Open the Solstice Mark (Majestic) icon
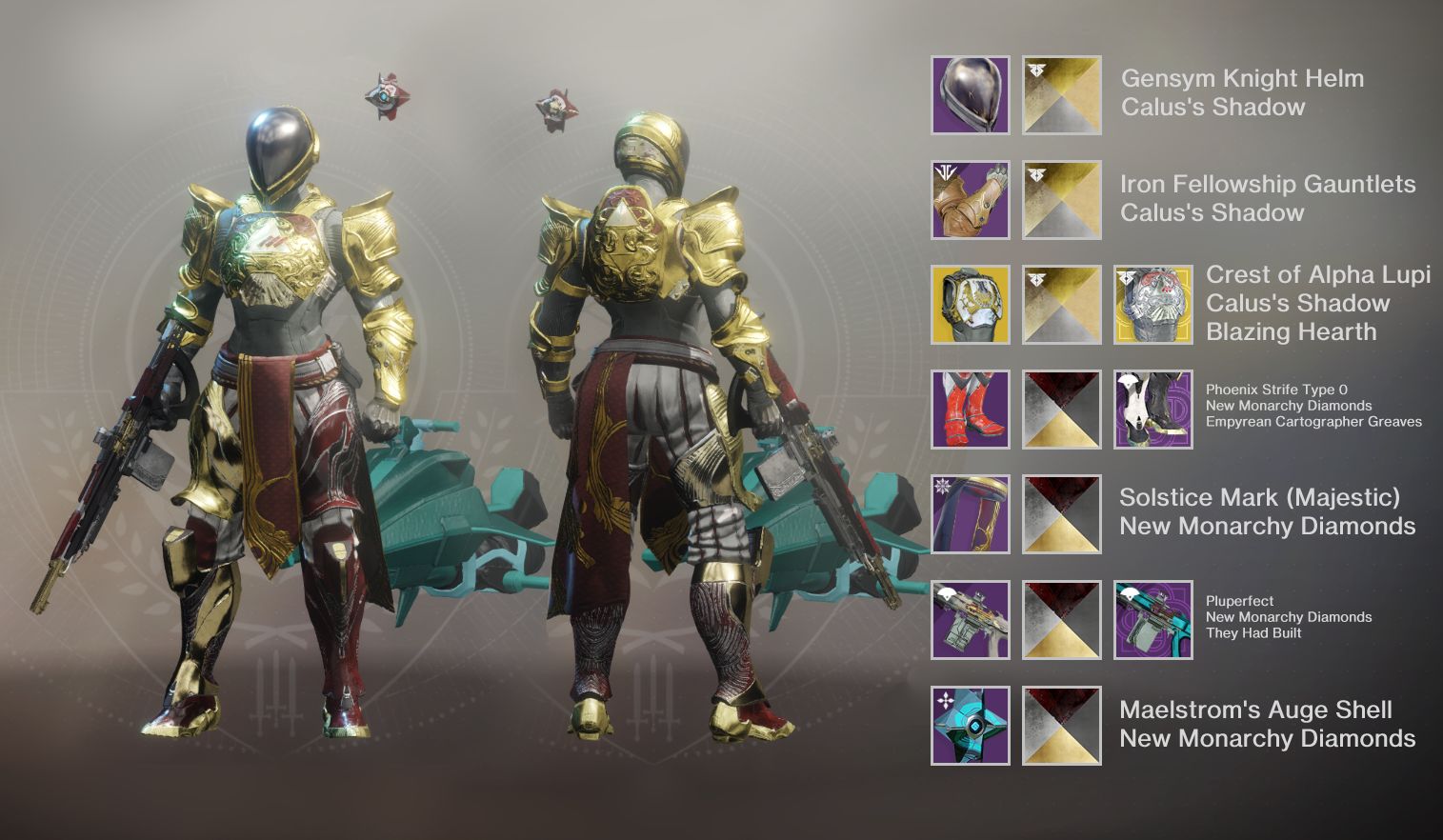Viewport: 1443px width, 840px height. [969, 515]
